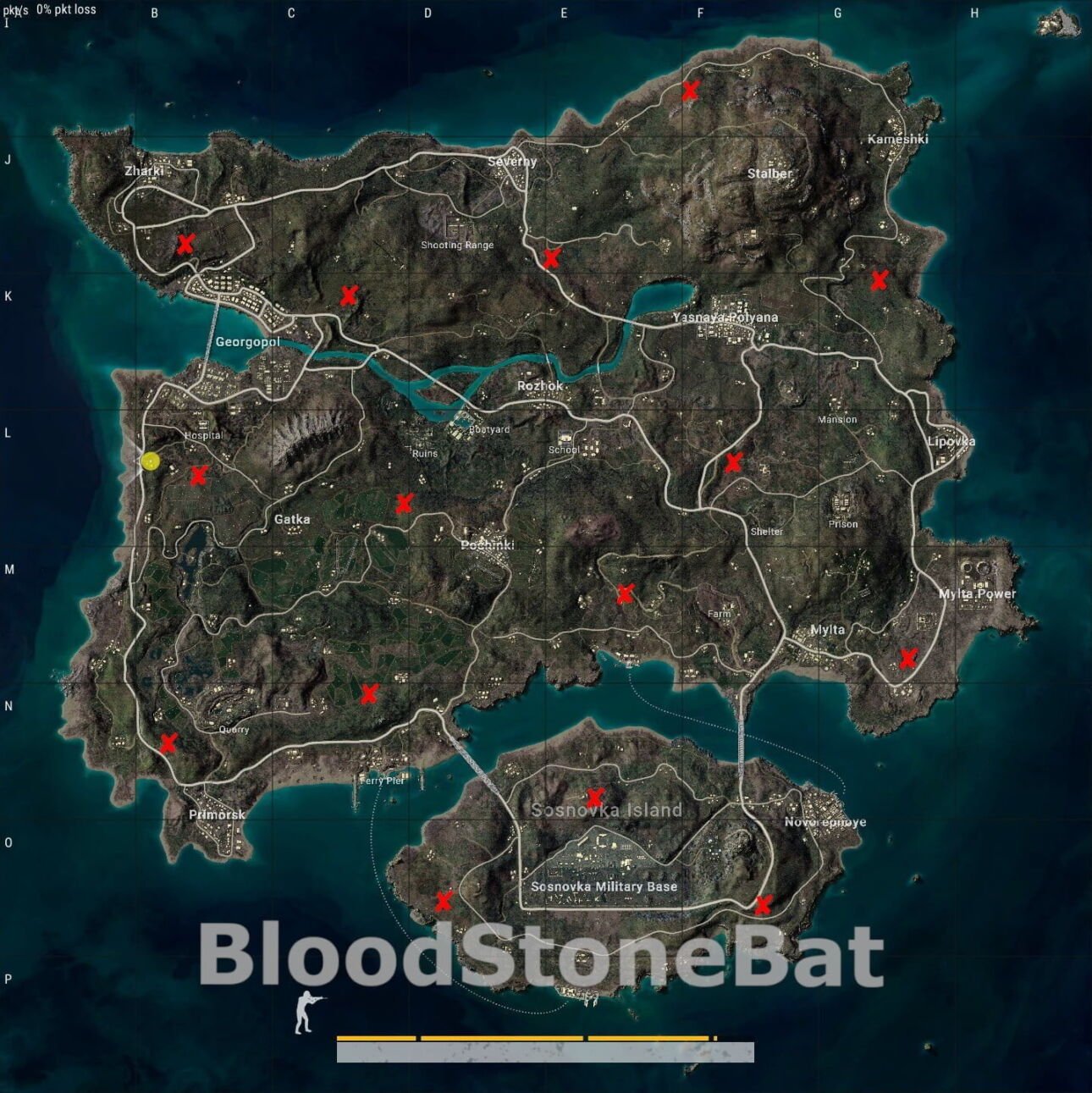This screenshot has width=1092, height=1093.
Task: Click the red X east of Severny
Action: pyautogui.click(x=550, y=260)
